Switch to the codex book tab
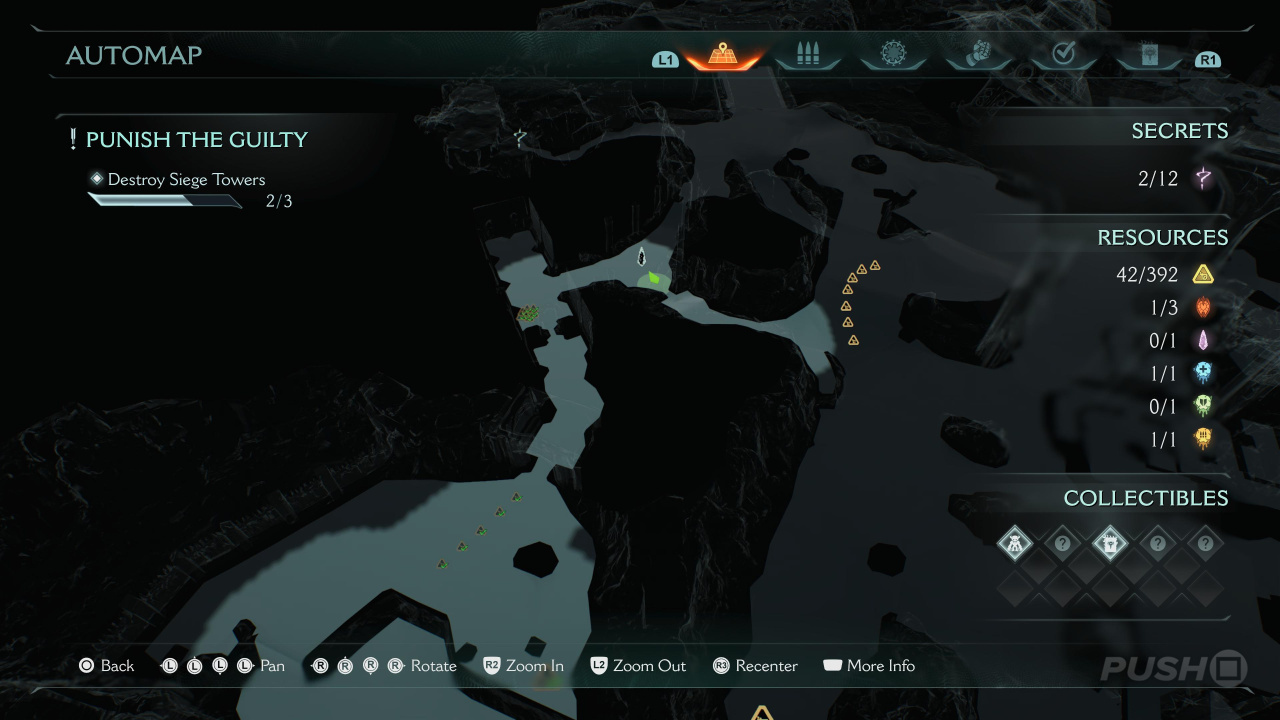This screenshot has width=1280, height=720. pyautogui.click(x=1149, y=55)
